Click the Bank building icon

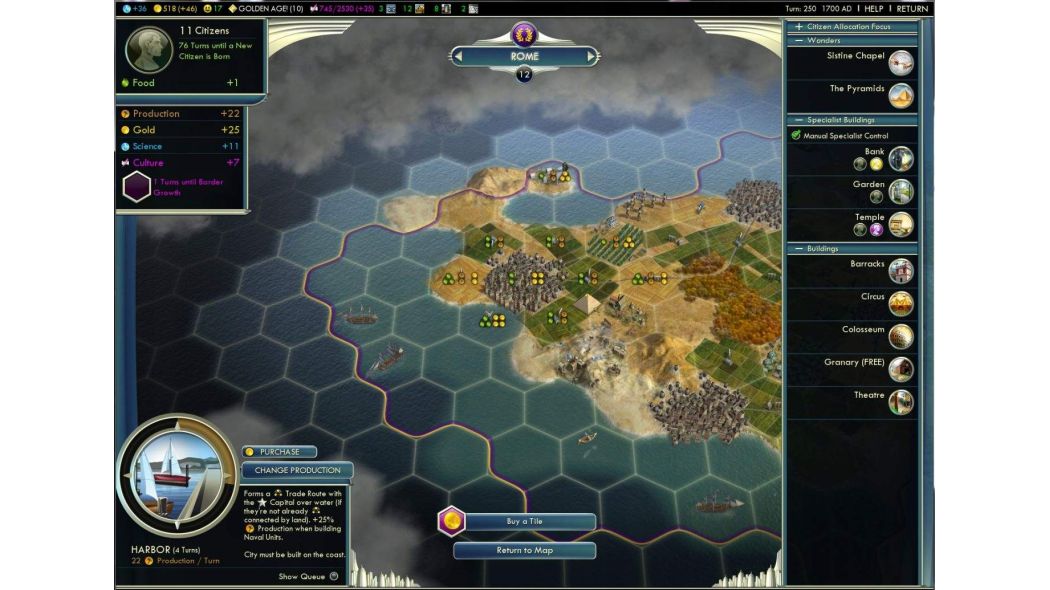coord(901,159)
